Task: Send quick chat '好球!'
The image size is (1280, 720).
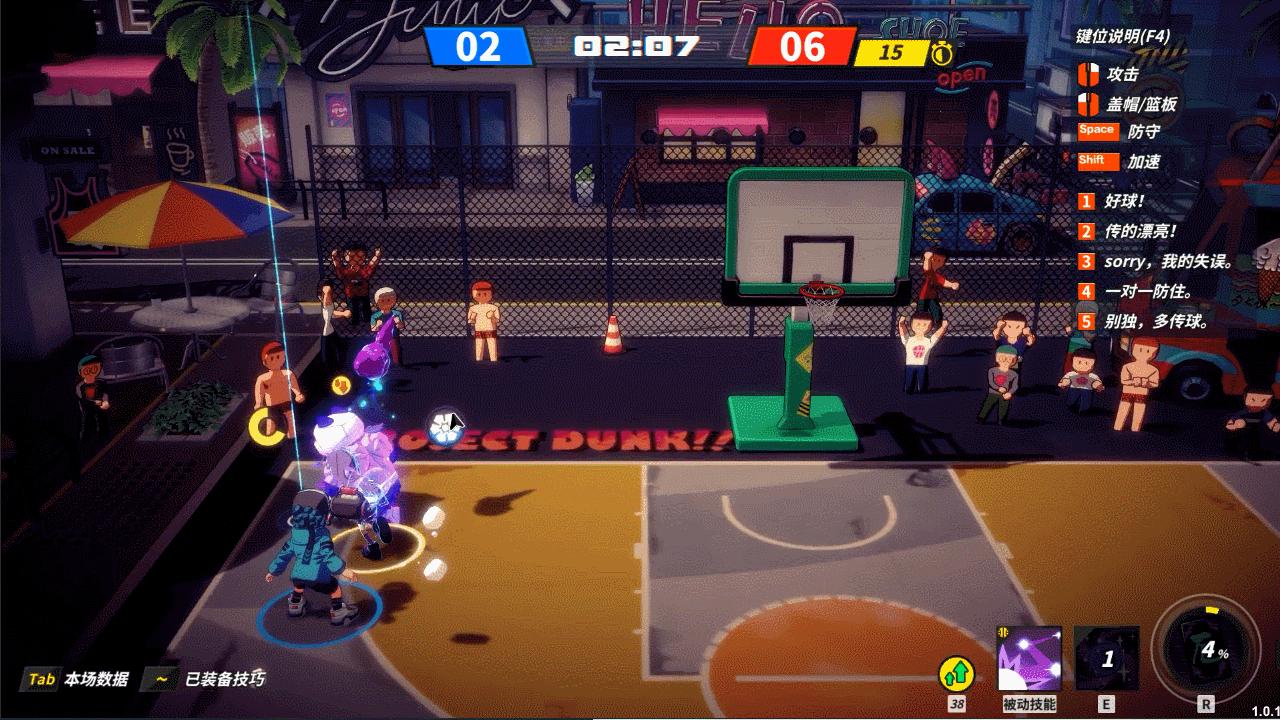Action: pyautogui.click(x=1124, y=201)
